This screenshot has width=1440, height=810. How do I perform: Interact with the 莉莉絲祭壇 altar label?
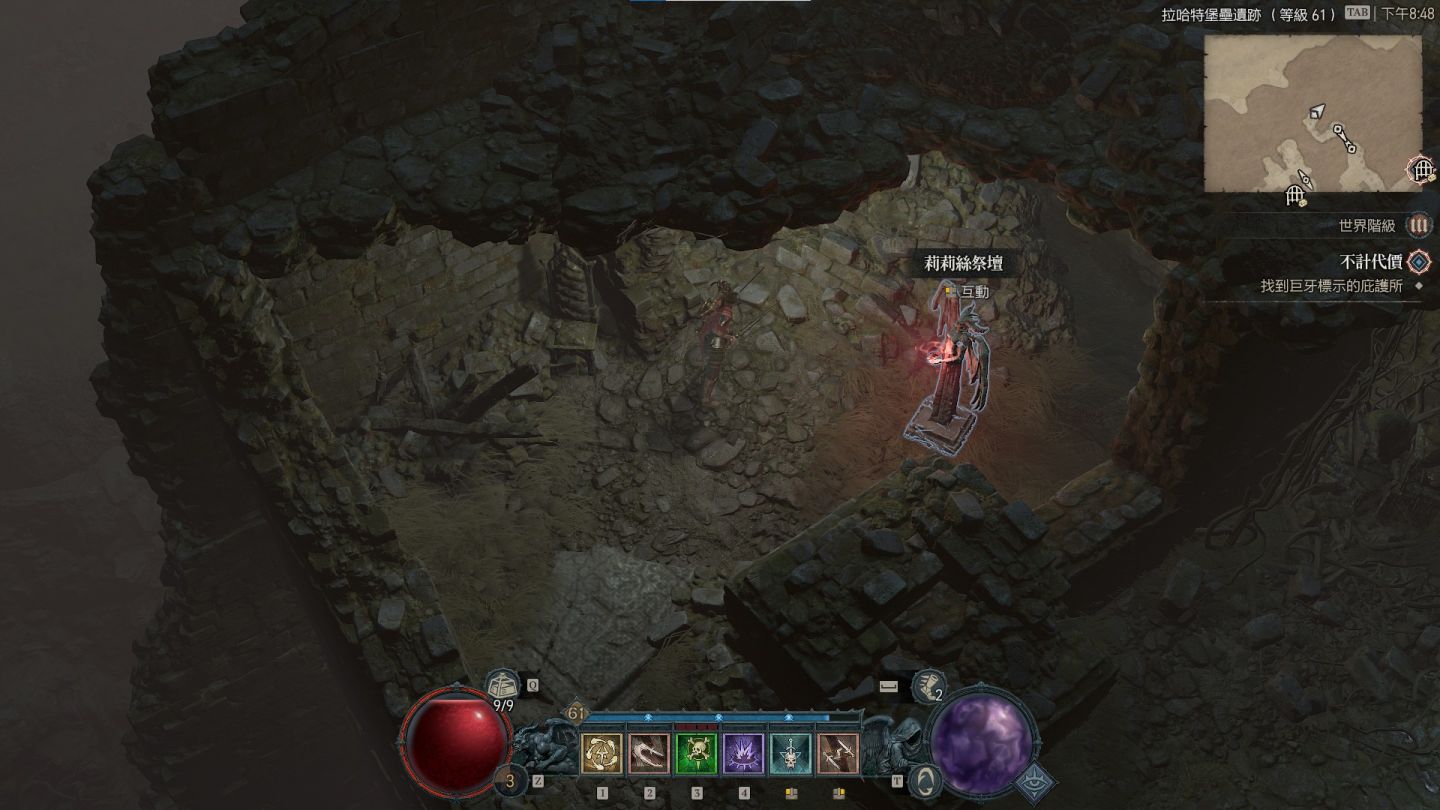963,264
